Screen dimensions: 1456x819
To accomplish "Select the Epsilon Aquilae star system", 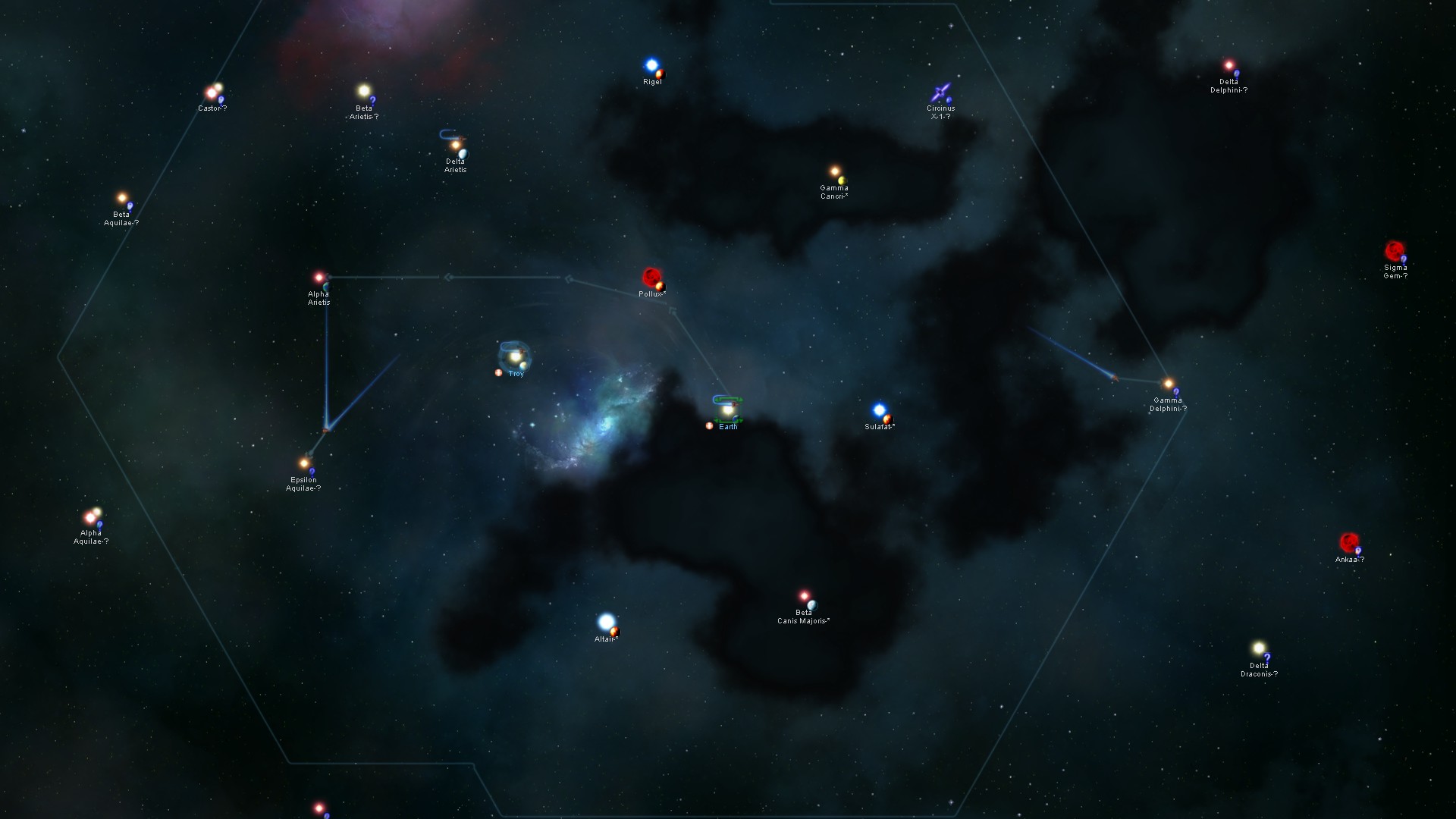I will point(303,463).
